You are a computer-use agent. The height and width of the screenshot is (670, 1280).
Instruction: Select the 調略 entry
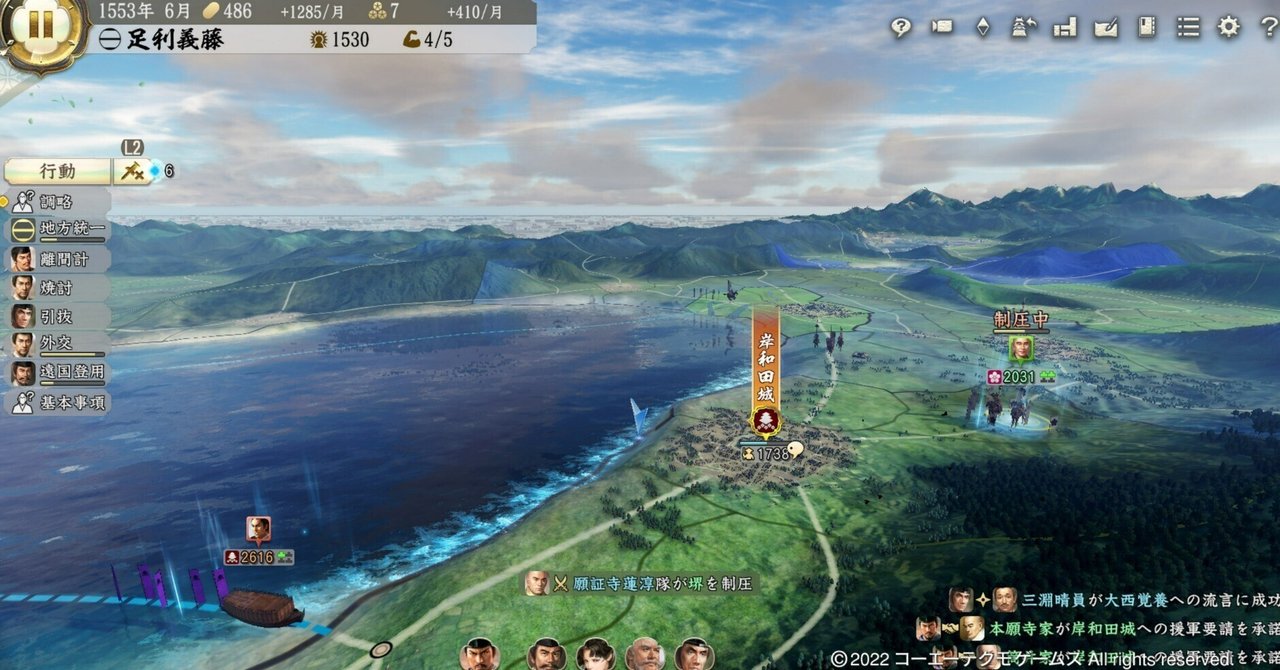(57, 201)
